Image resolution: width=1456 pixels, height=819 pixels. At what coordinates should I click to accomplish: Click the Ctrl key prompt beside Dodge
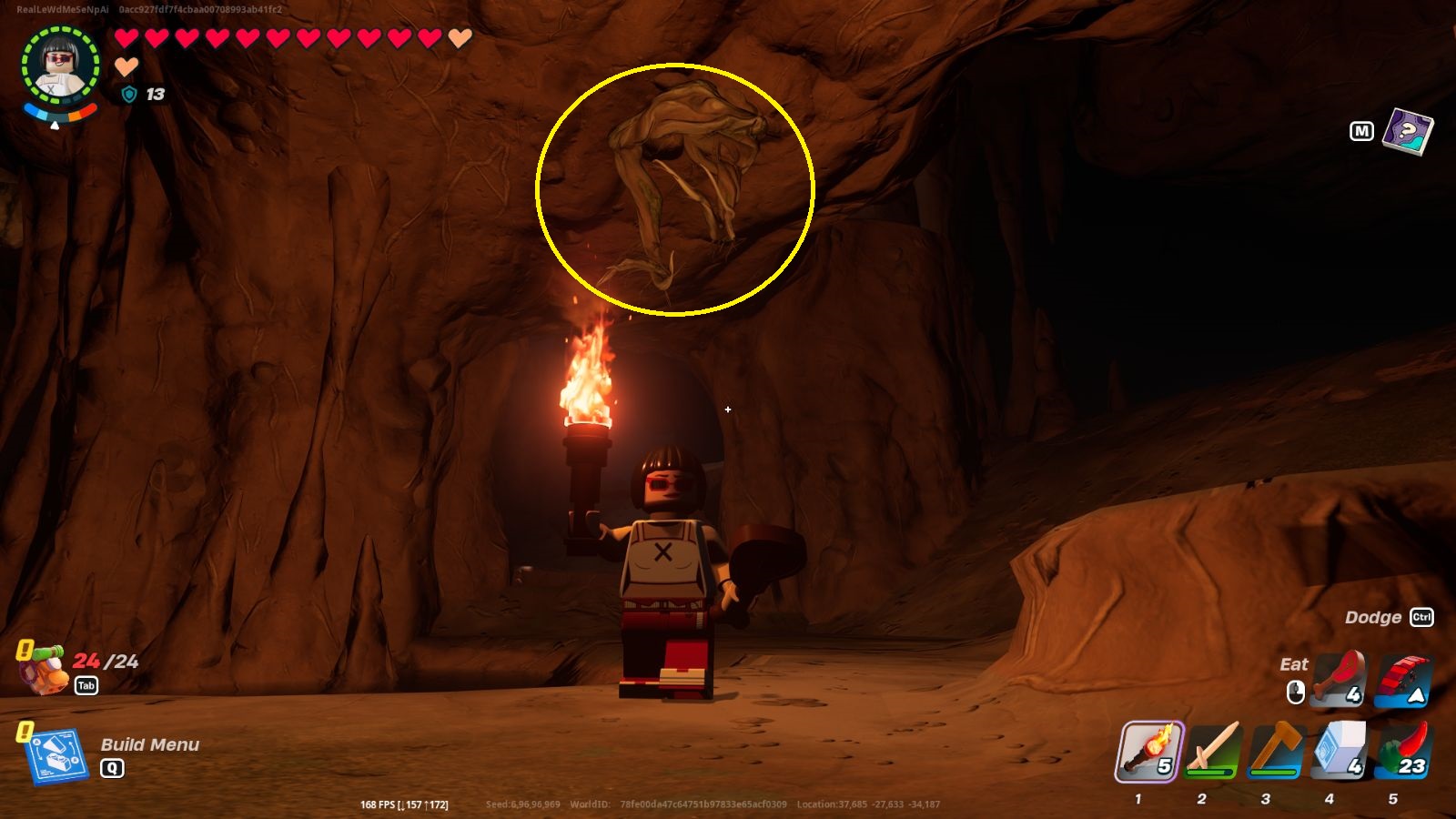[1423, 617]
